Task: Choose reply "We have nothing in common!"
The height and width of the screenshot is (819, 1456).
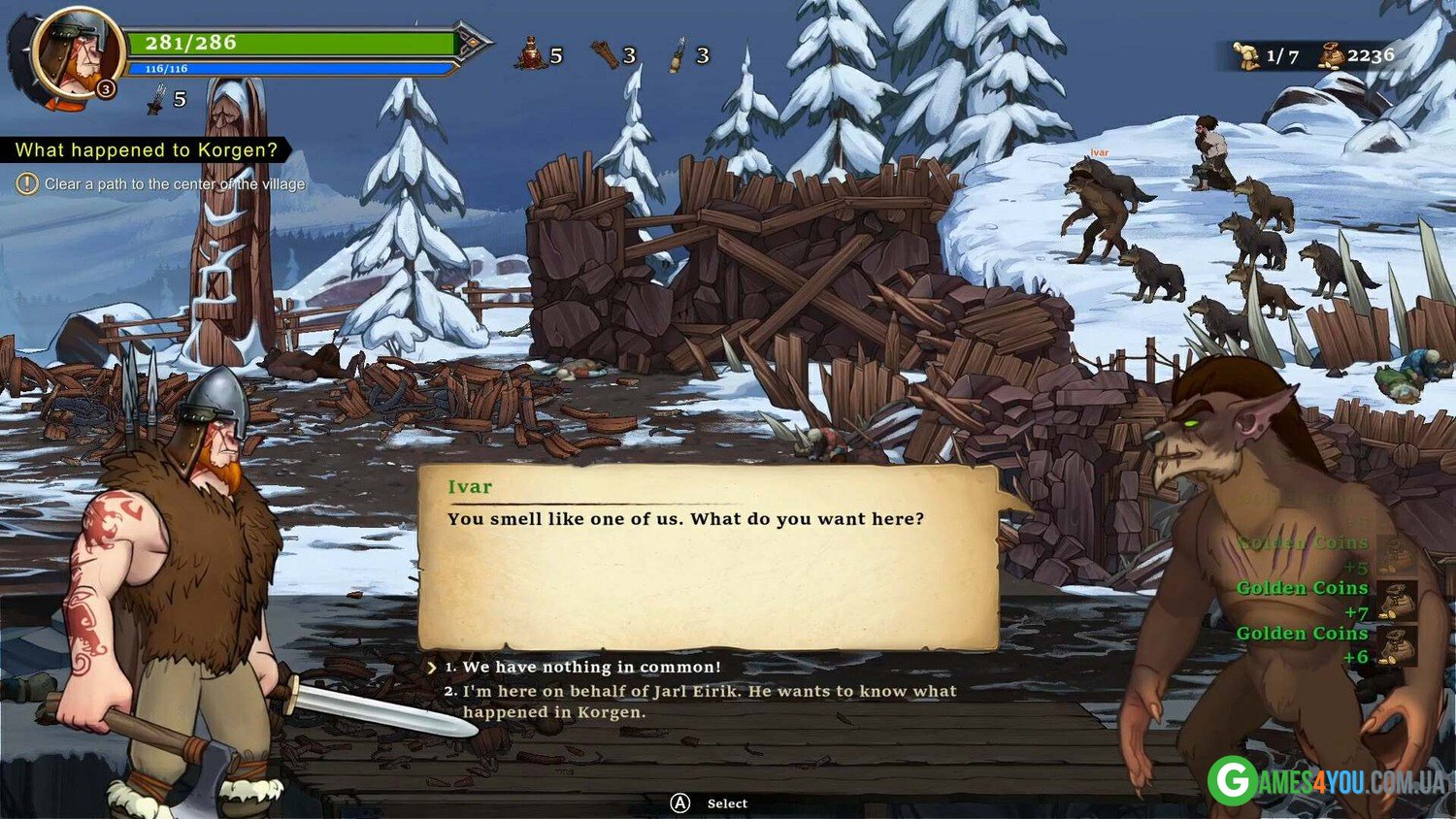Action: point(591,667)
